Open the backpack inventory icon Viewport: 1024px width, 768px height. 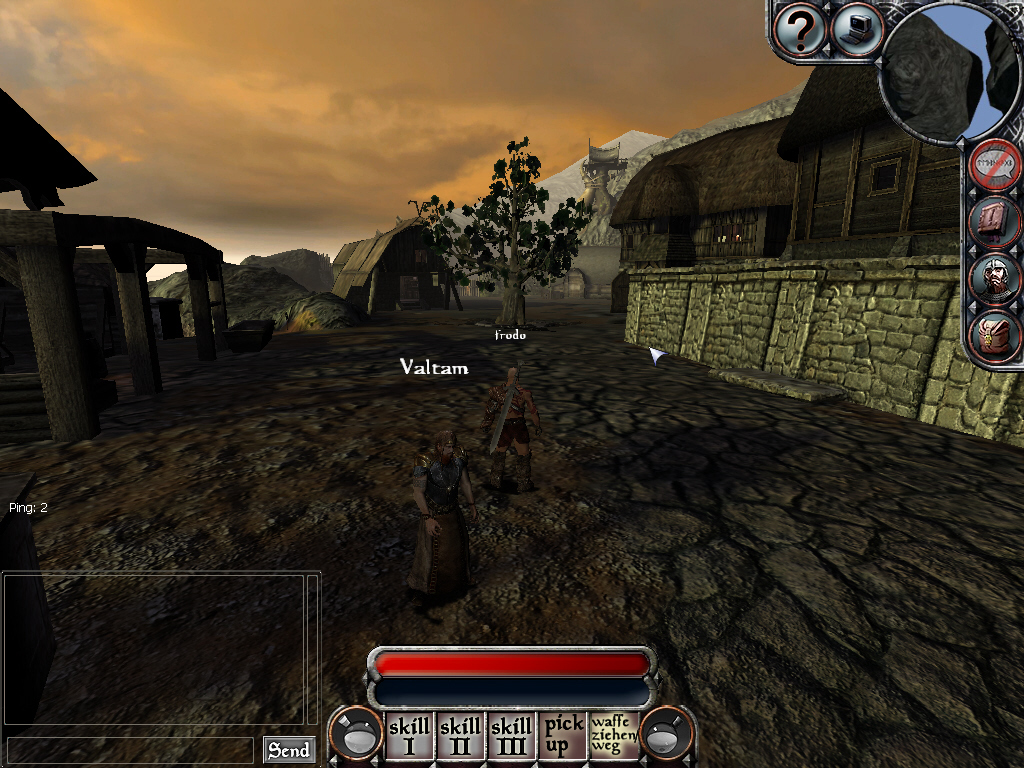coord(996,335)
